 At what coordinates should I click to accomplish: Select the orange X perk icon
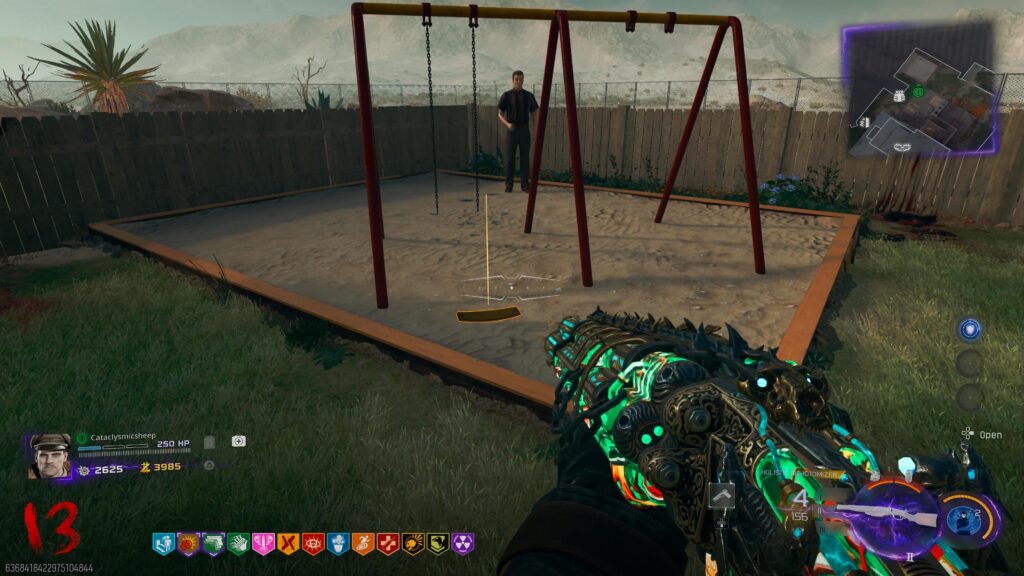pos(288,543)
